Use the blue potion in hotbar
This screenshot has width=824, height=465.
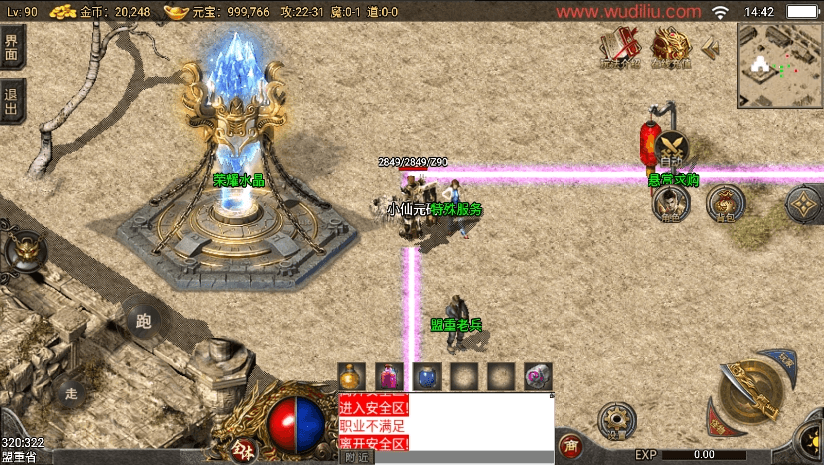[426, 376]
